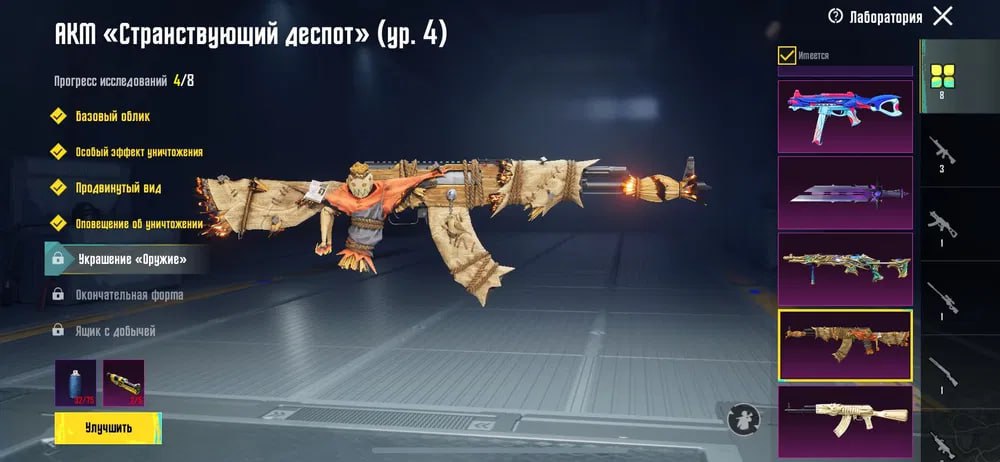Screen dimensions: 1000x462
Task: Toggle the character preview icon
Action: 742,418
